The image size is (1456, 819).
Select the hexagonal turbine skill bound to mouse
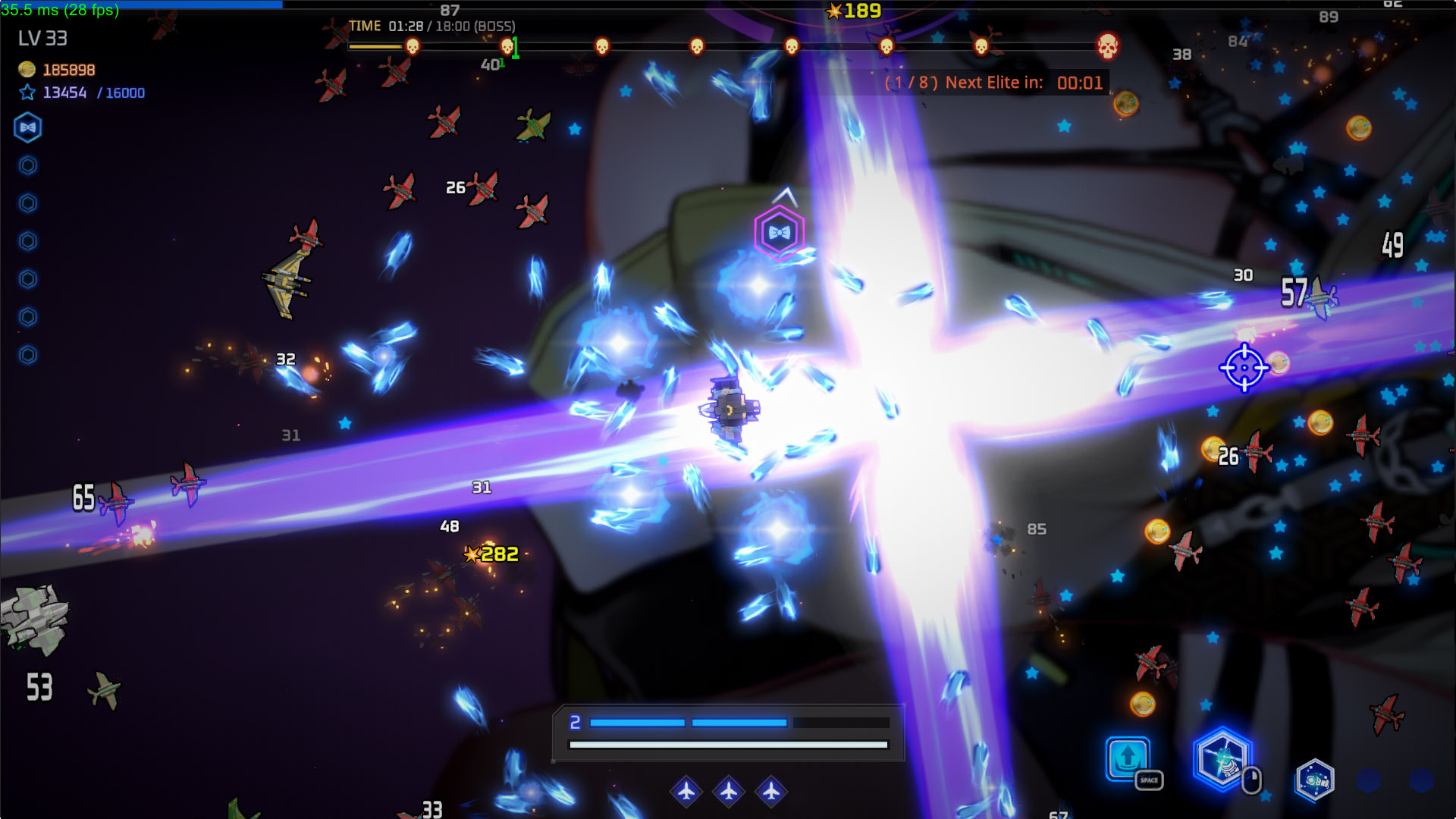click(x=1221, y=758)
